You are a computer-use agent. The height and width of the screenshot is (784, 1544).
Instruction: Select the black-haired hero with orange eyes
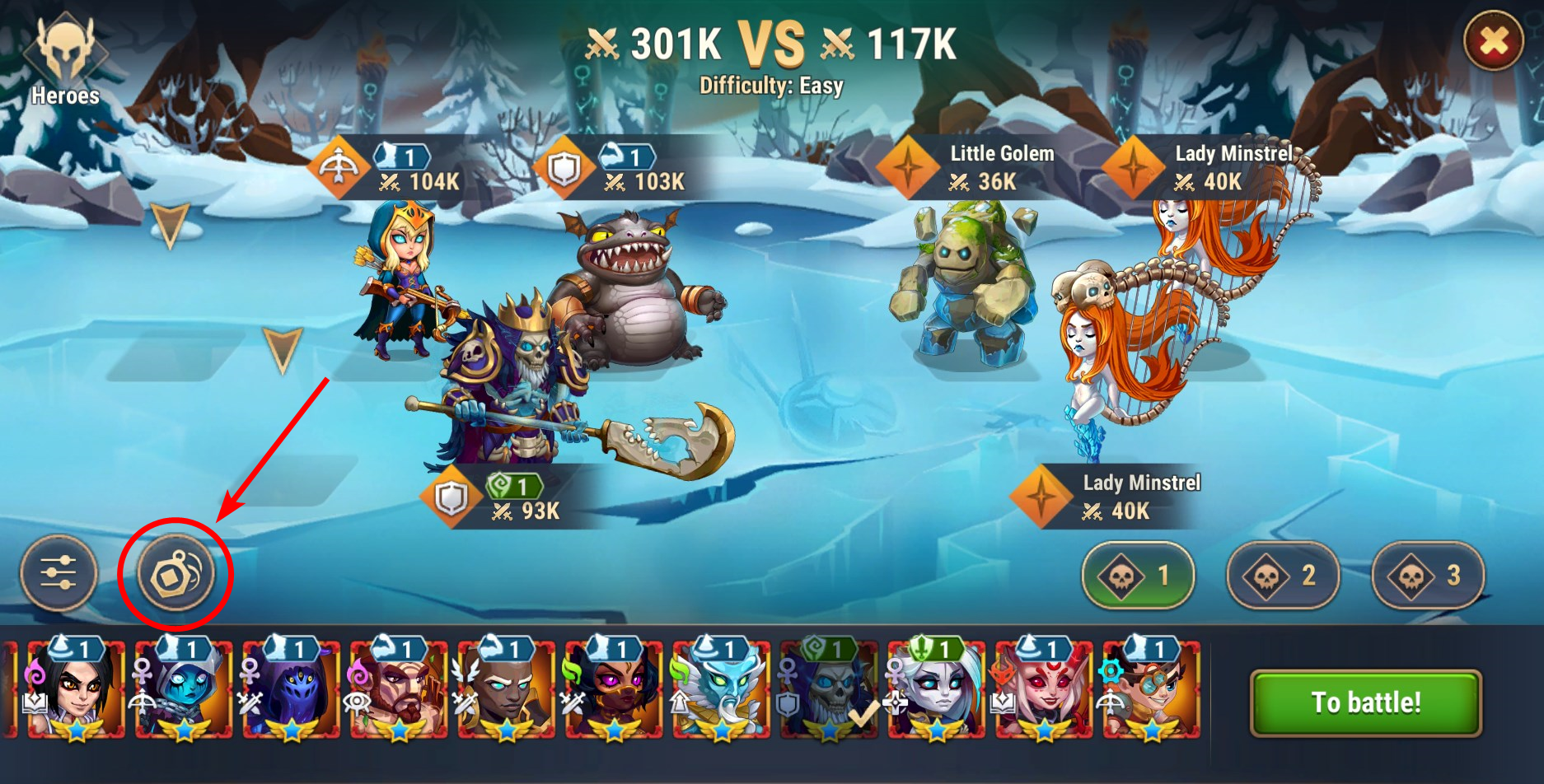[x=77, y=692]
